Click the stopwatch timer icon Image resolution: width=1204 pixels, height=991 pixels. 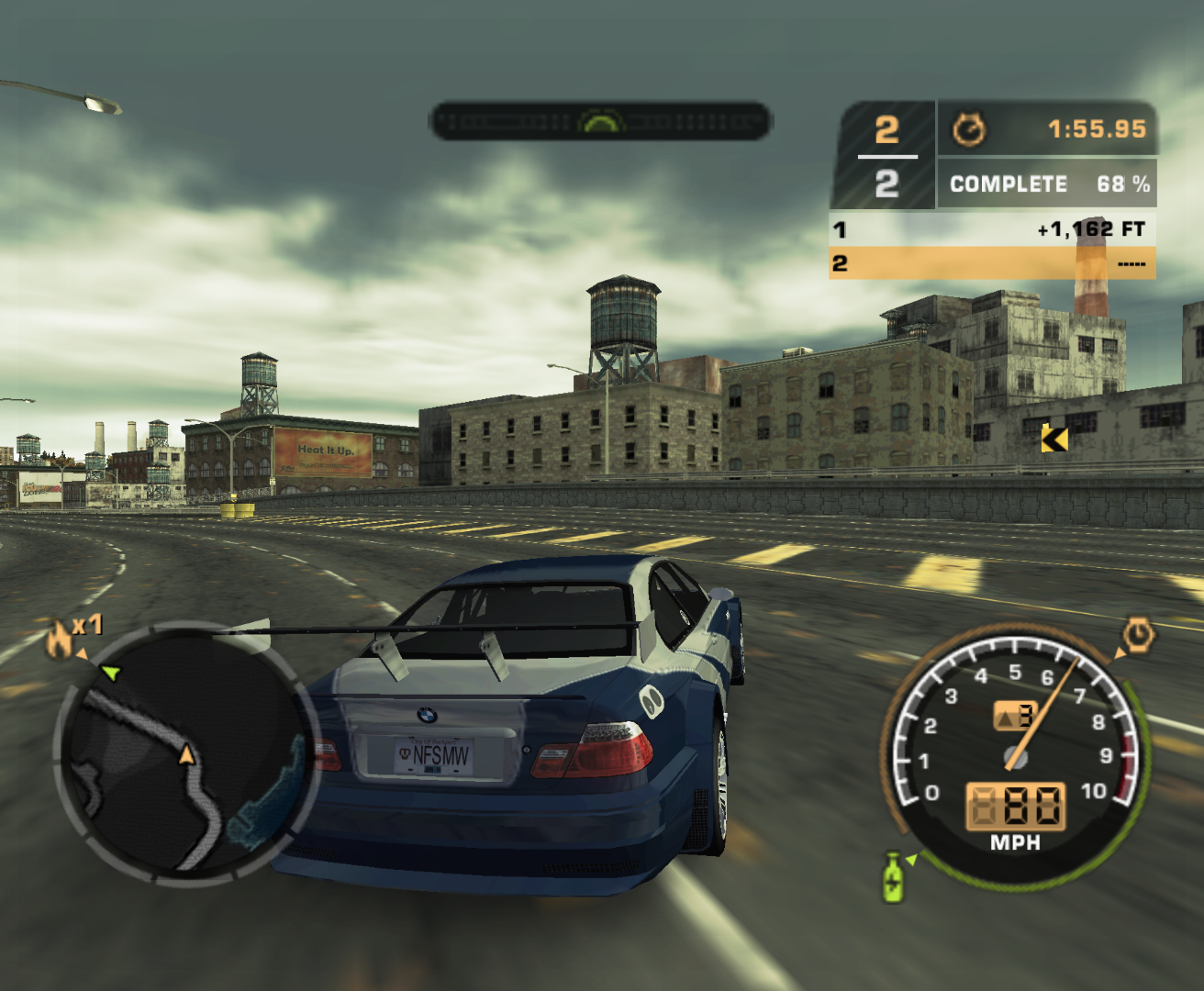[969, 129]
